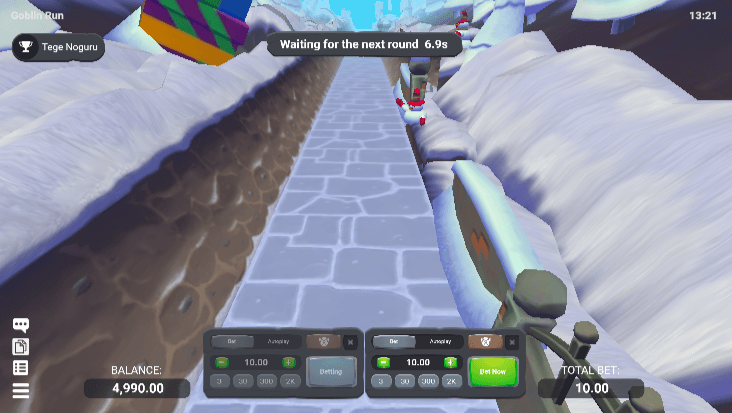
Task: Open the chat speech bubble icon
Action: pos(20,325)
